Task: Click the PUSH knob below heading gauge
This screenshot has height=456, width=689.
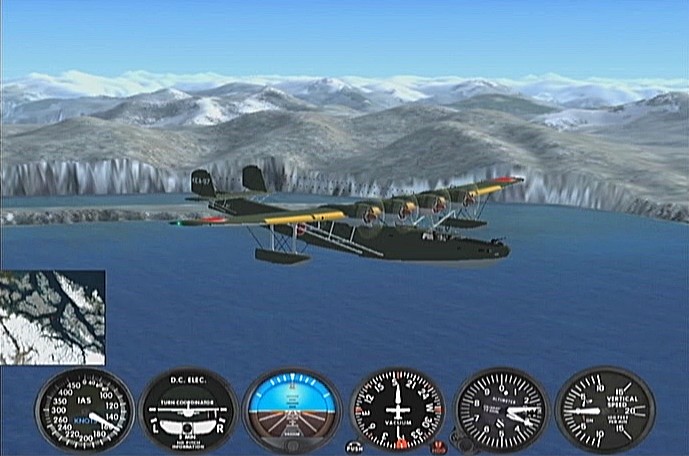Action: pyautogui.click(x=353, y=445)
